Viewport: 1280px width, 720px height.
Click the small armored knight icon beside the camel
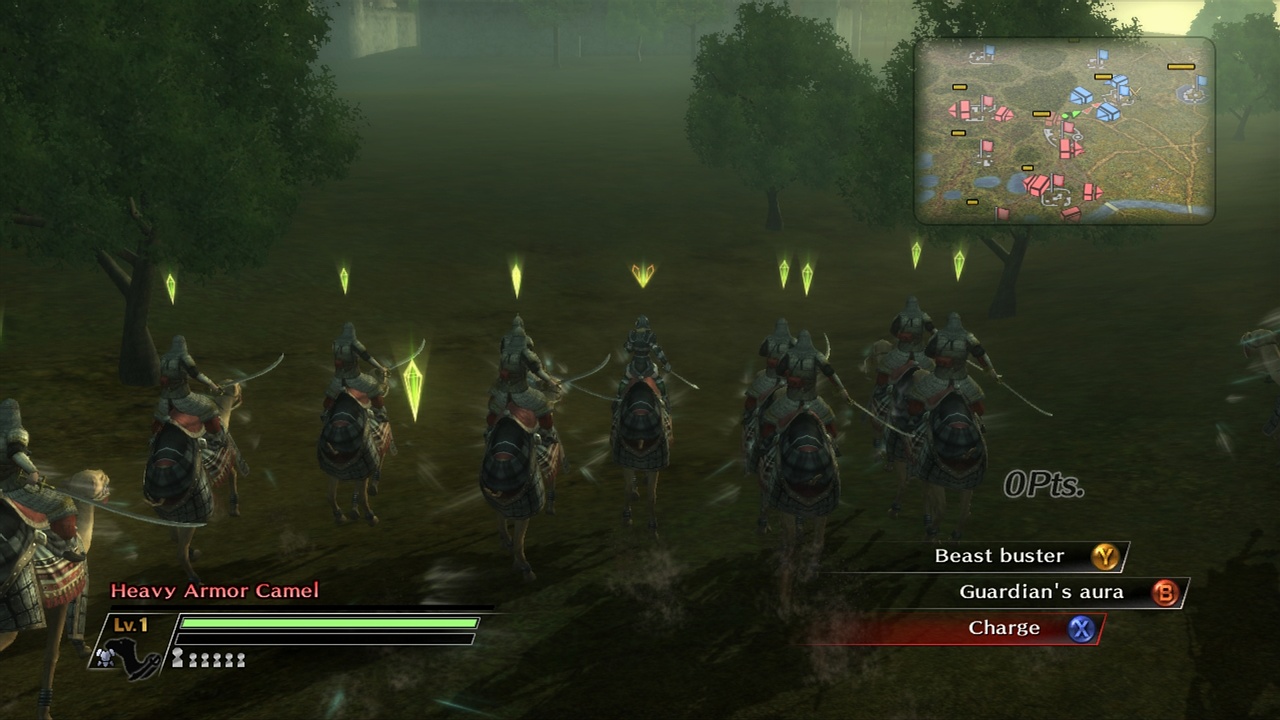point(105,658)
